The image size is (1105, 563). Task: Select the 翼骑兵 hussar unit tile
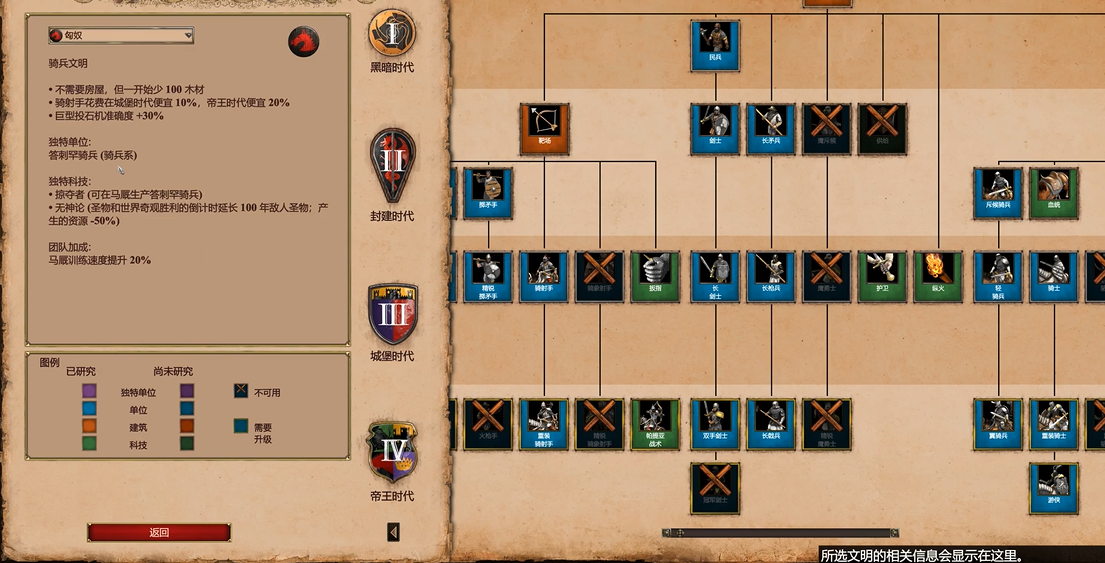[998, 424]
